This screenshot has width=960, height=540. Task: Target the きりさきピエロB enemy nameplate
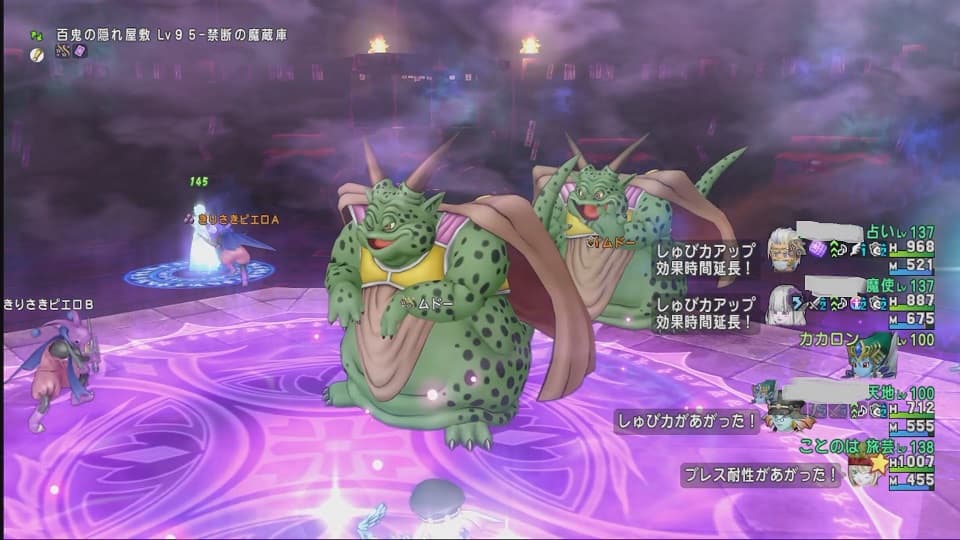49,304
